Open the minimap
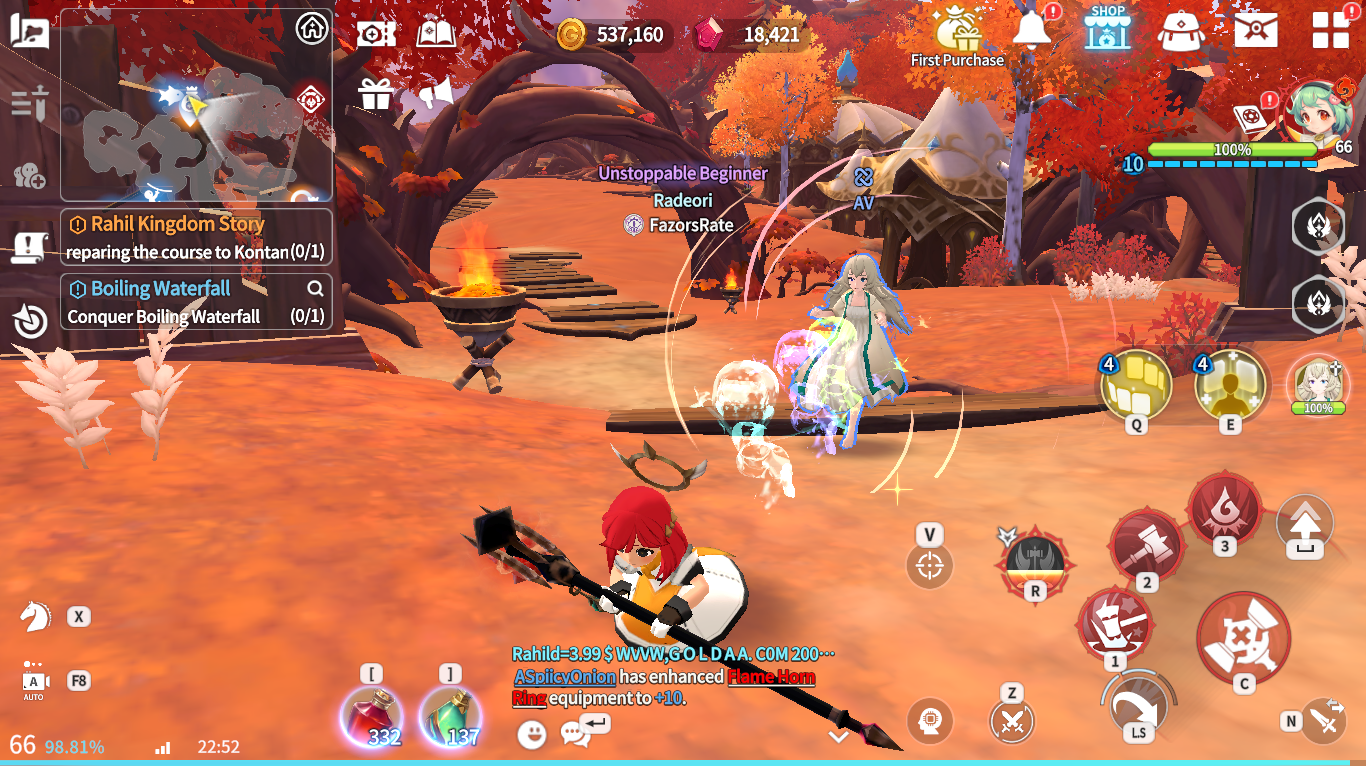The image size is (1366, 766). click(195, 130)
